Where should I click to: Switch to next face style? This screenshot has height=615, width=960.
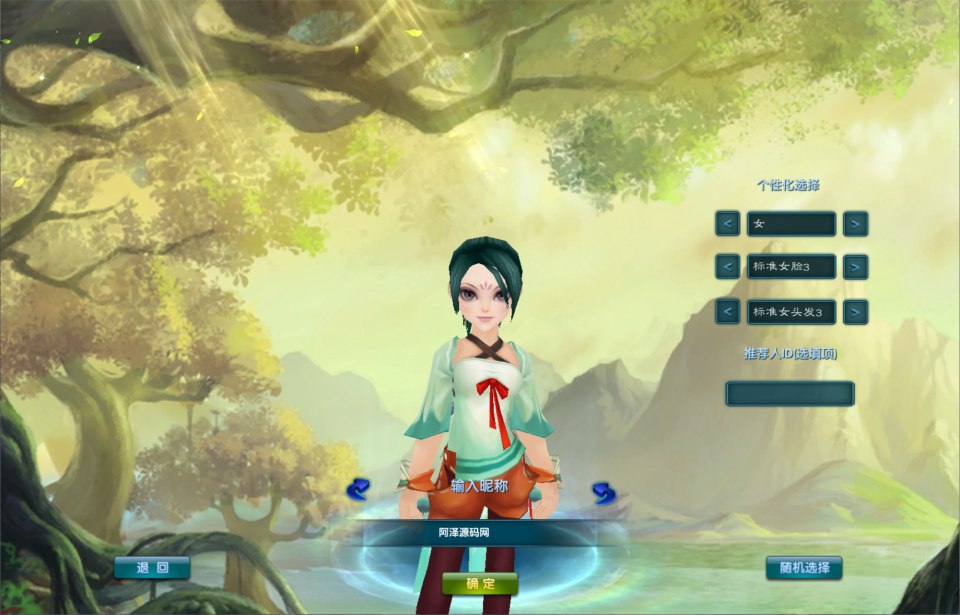[855, 267]
